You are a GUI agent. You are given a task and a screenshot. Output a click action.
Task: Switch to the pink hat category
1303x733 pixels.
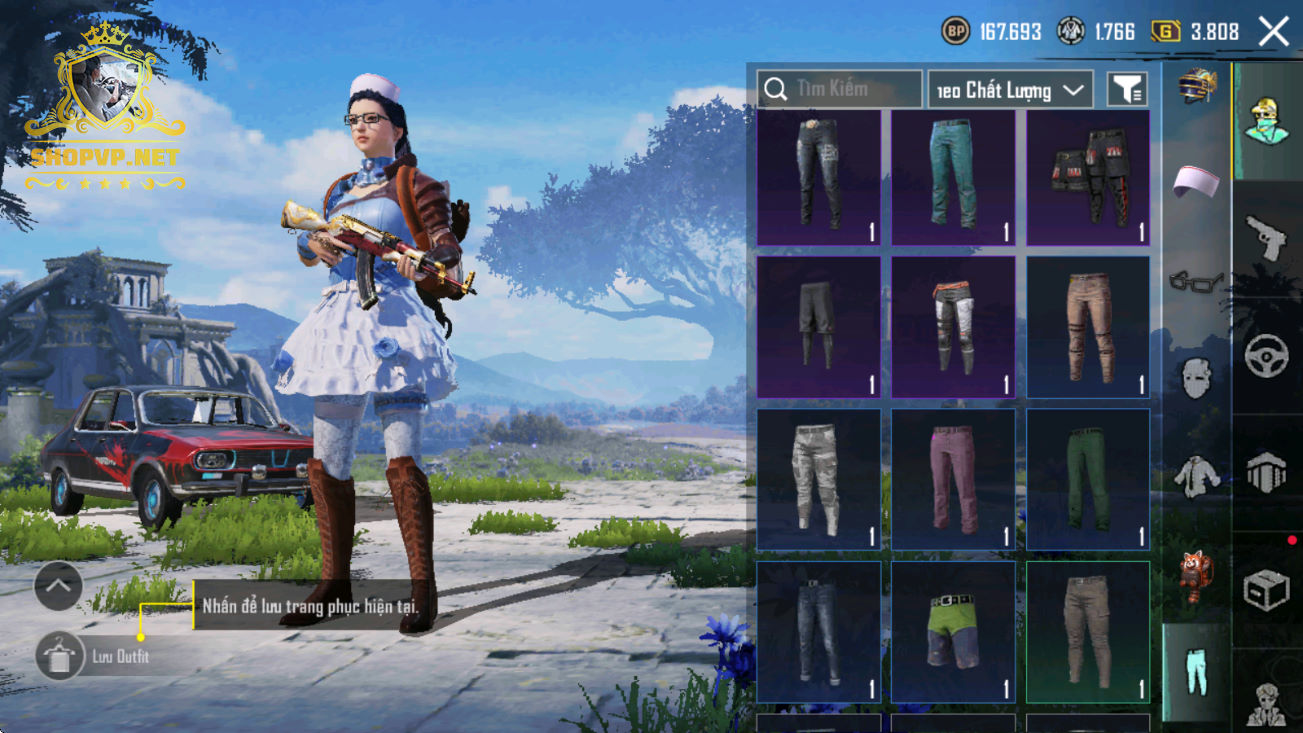(1197, 181)
